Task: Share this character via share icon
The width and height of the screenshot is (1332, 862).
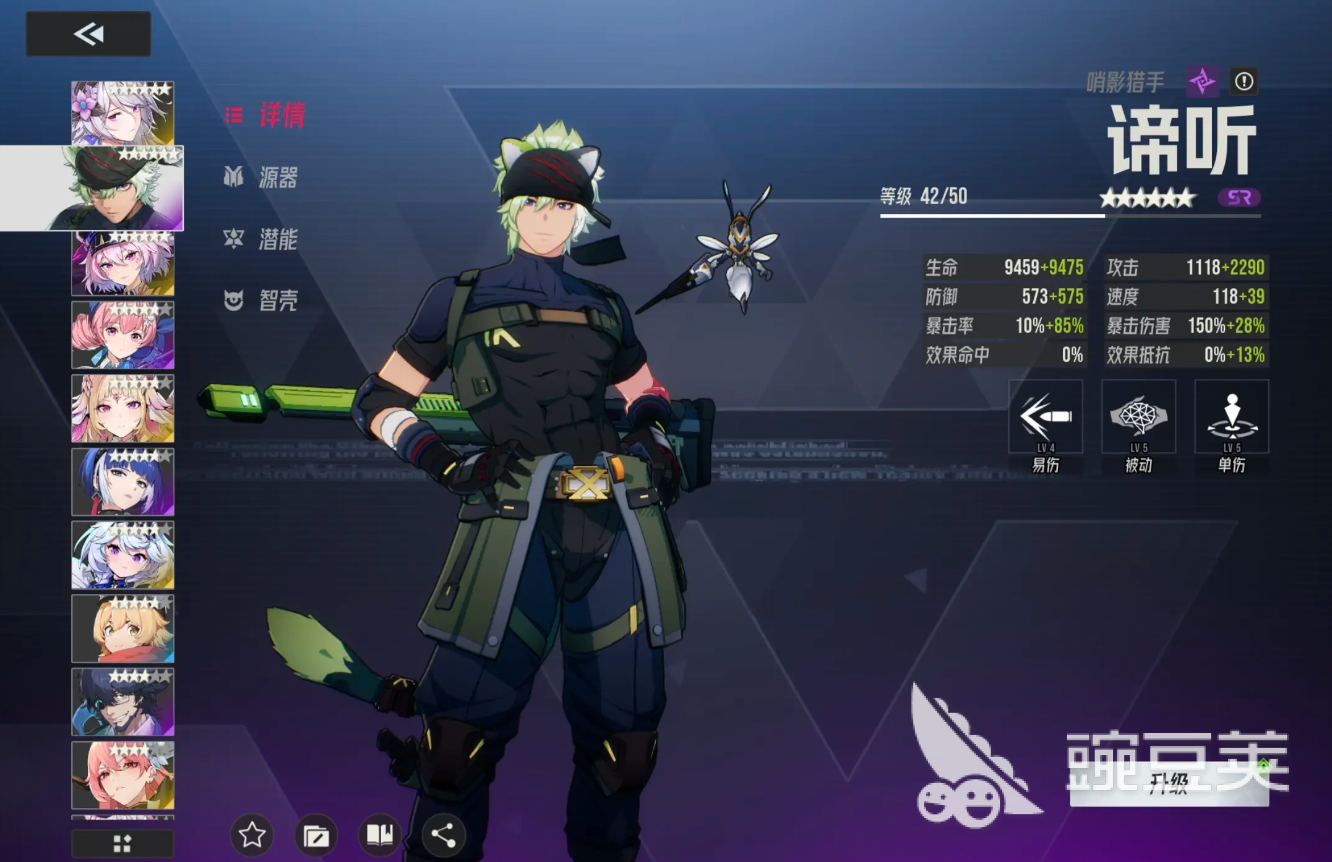Action: 444,835
